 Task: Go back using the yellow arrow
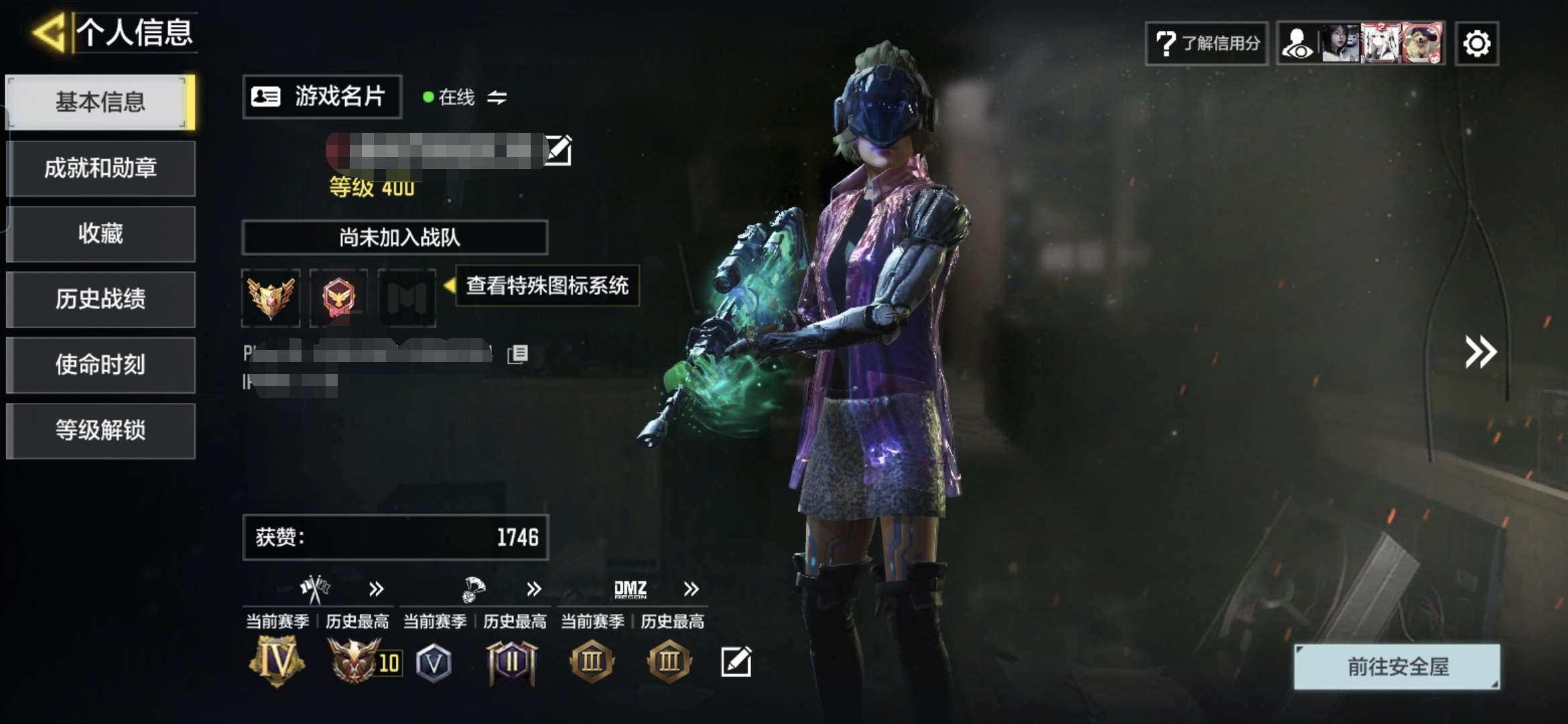pyautogui.click(x=48, y=32)
